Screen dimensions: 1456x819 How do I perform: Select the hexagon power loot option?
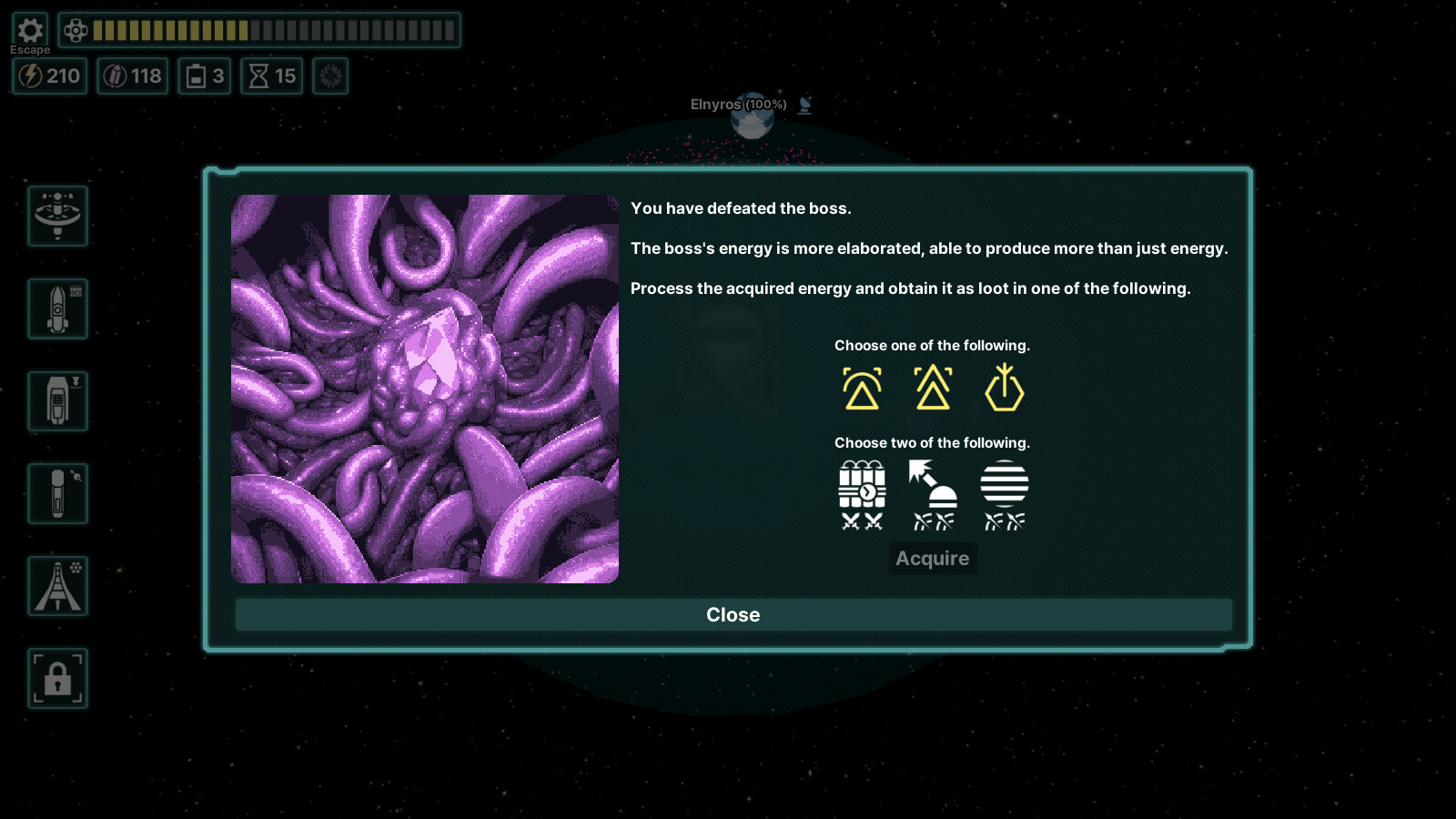click(1005, 386)
